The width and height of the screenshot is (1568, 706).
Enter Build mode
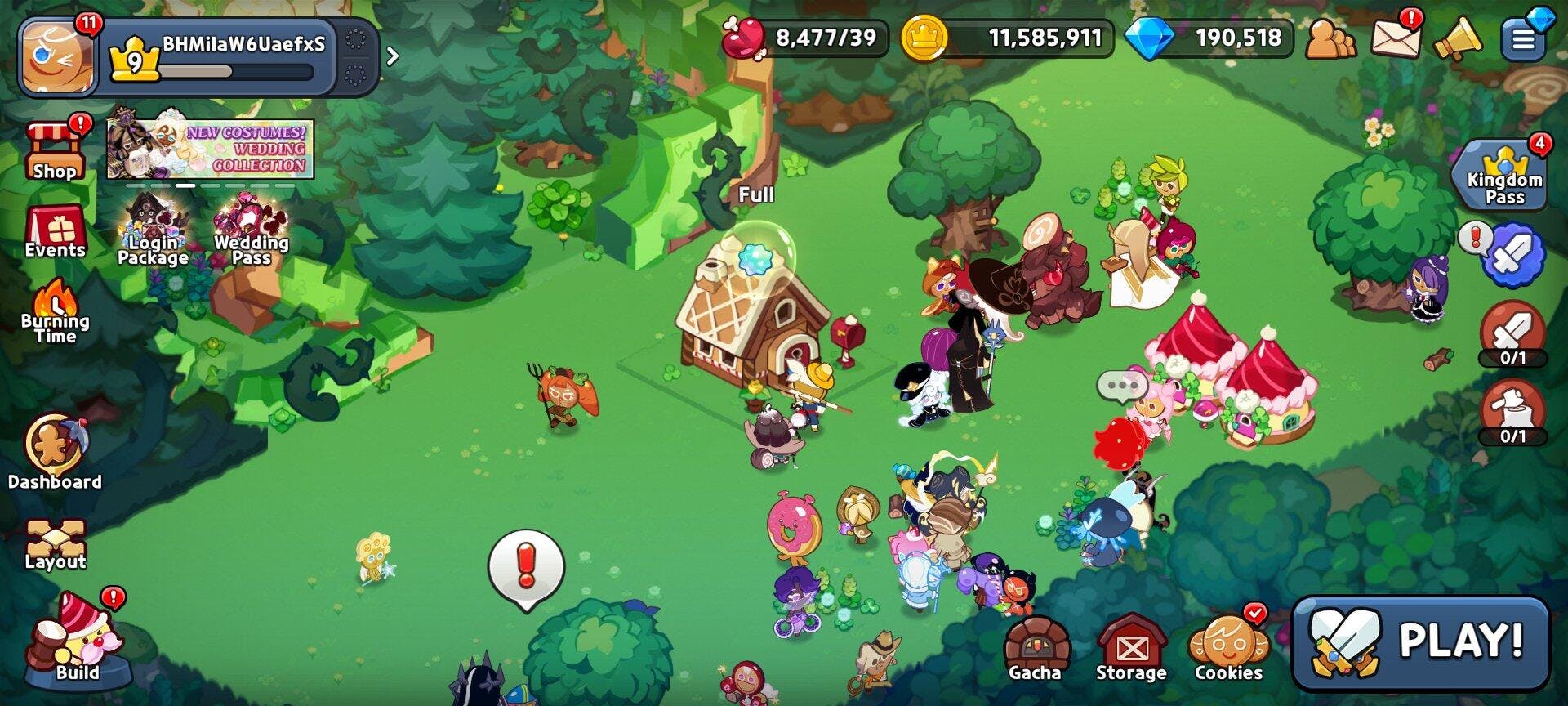78,641
